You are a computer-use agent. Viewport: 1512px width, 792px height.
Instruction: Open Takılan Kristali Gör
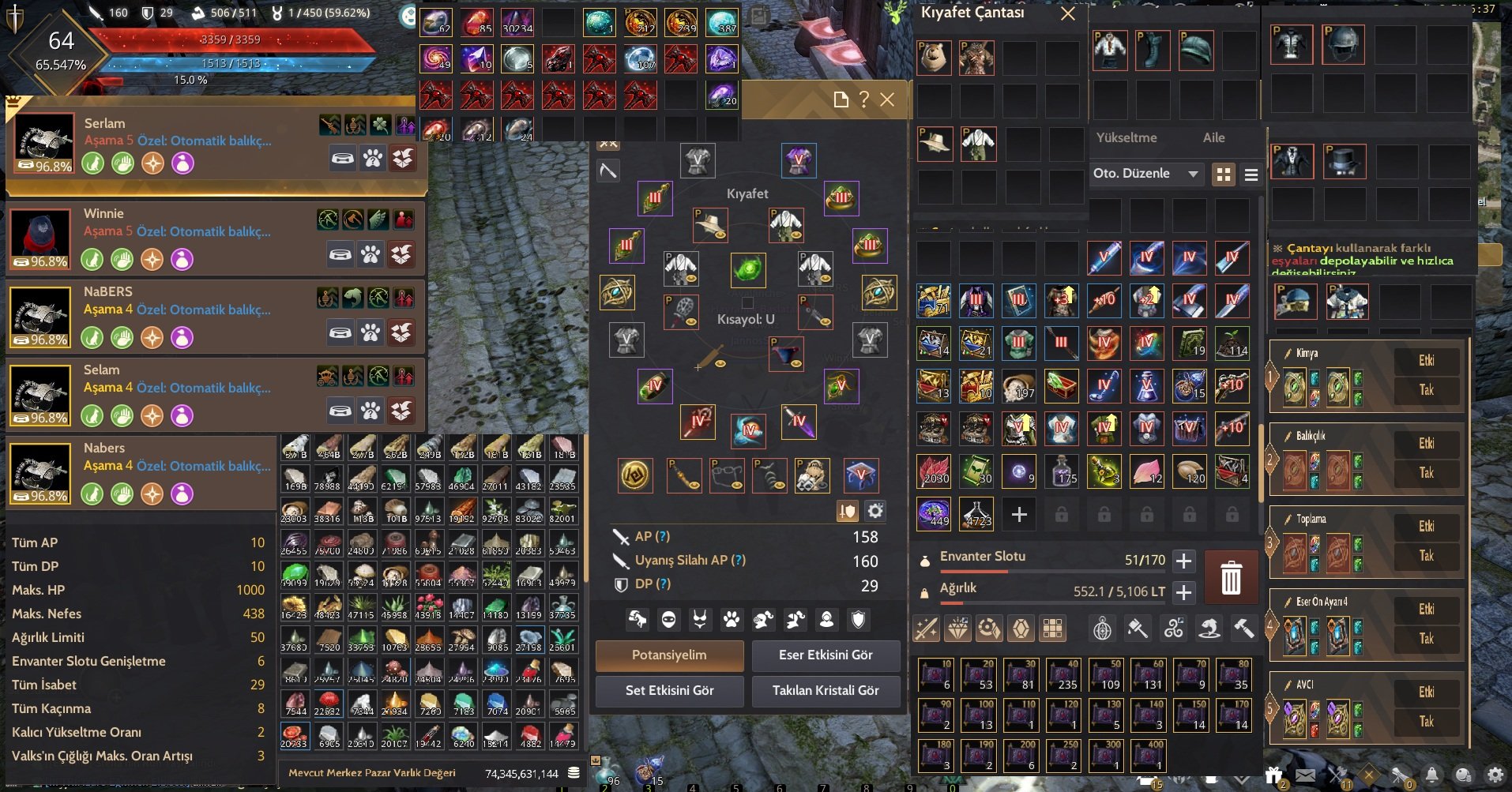point(826,691)
